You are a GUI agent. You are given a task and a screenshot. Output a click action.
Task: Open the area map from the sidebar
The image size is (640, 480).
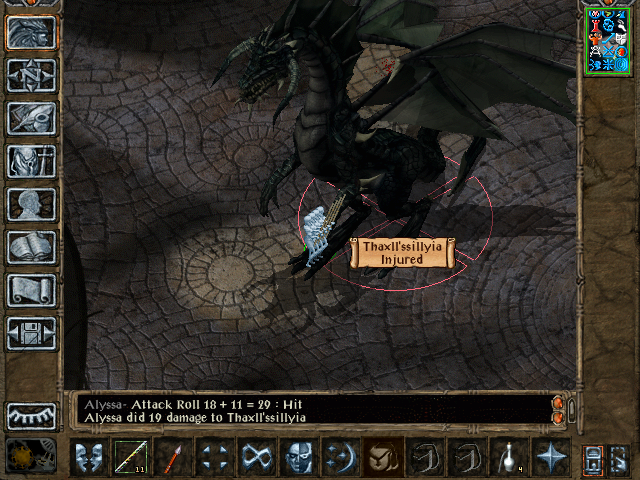point(32,75)
